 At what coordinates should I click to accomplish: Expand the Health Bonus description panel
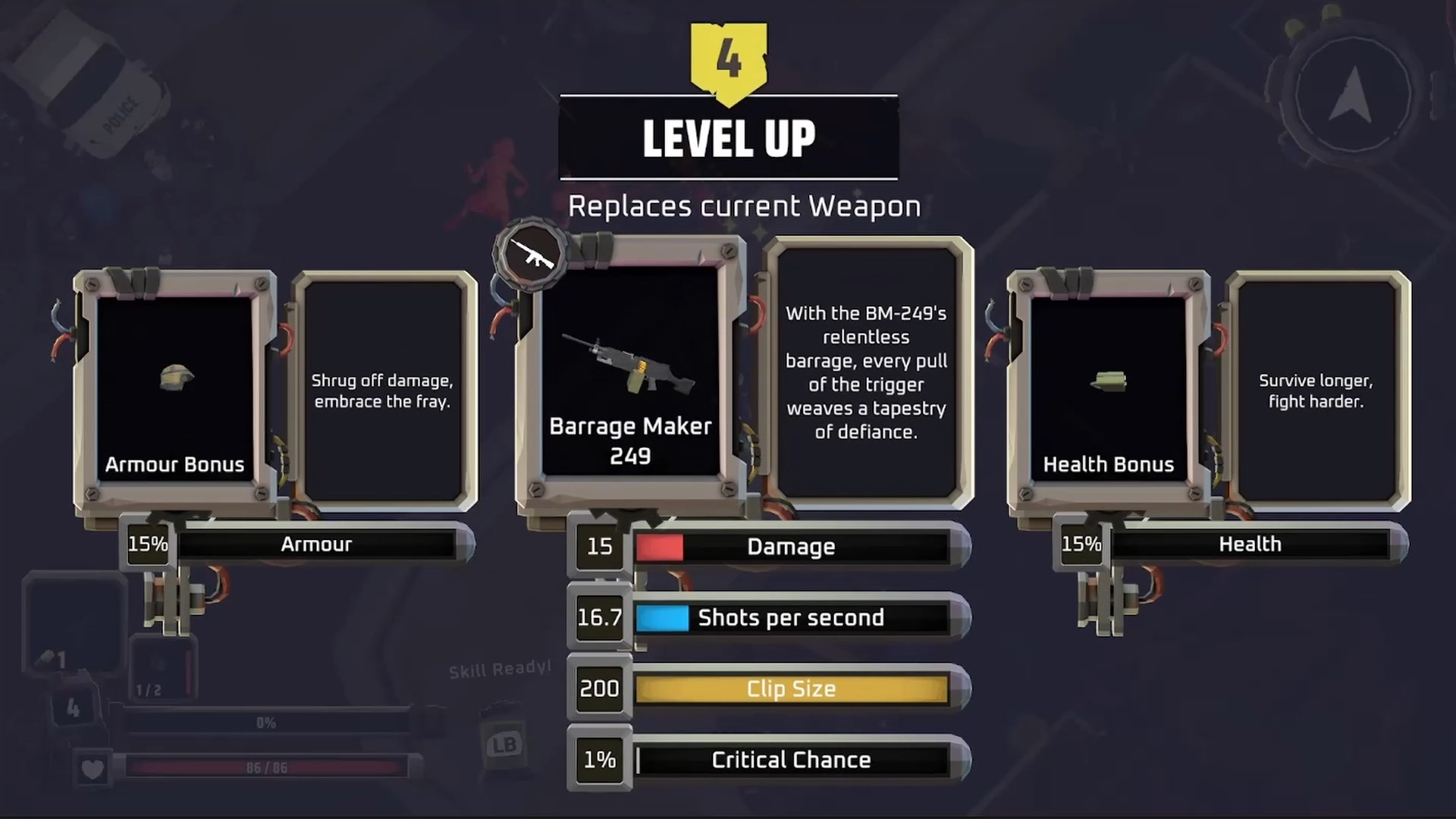tap(1316, 391)
